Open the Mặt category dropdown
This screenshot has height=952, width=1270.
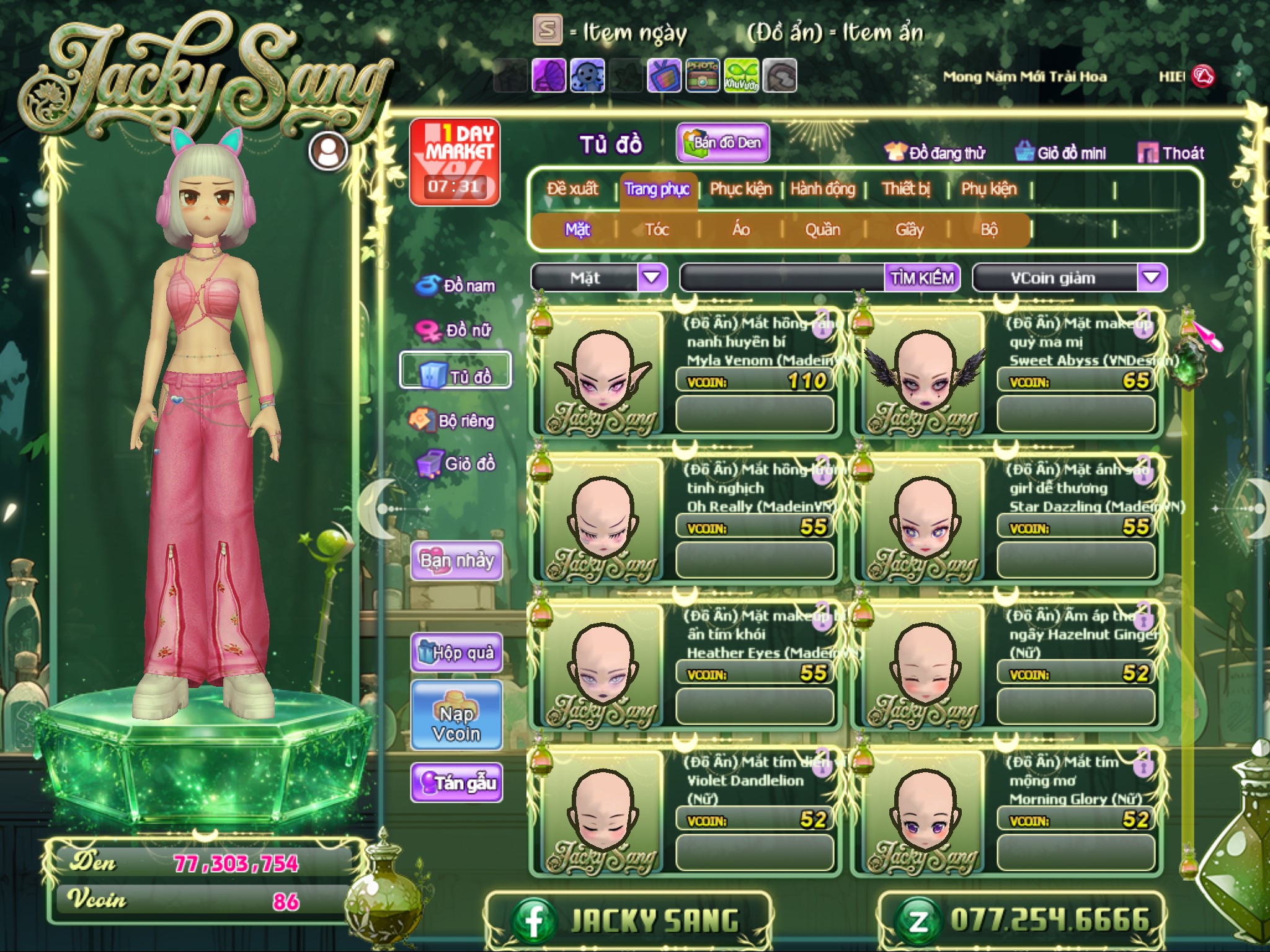[651, 278]
